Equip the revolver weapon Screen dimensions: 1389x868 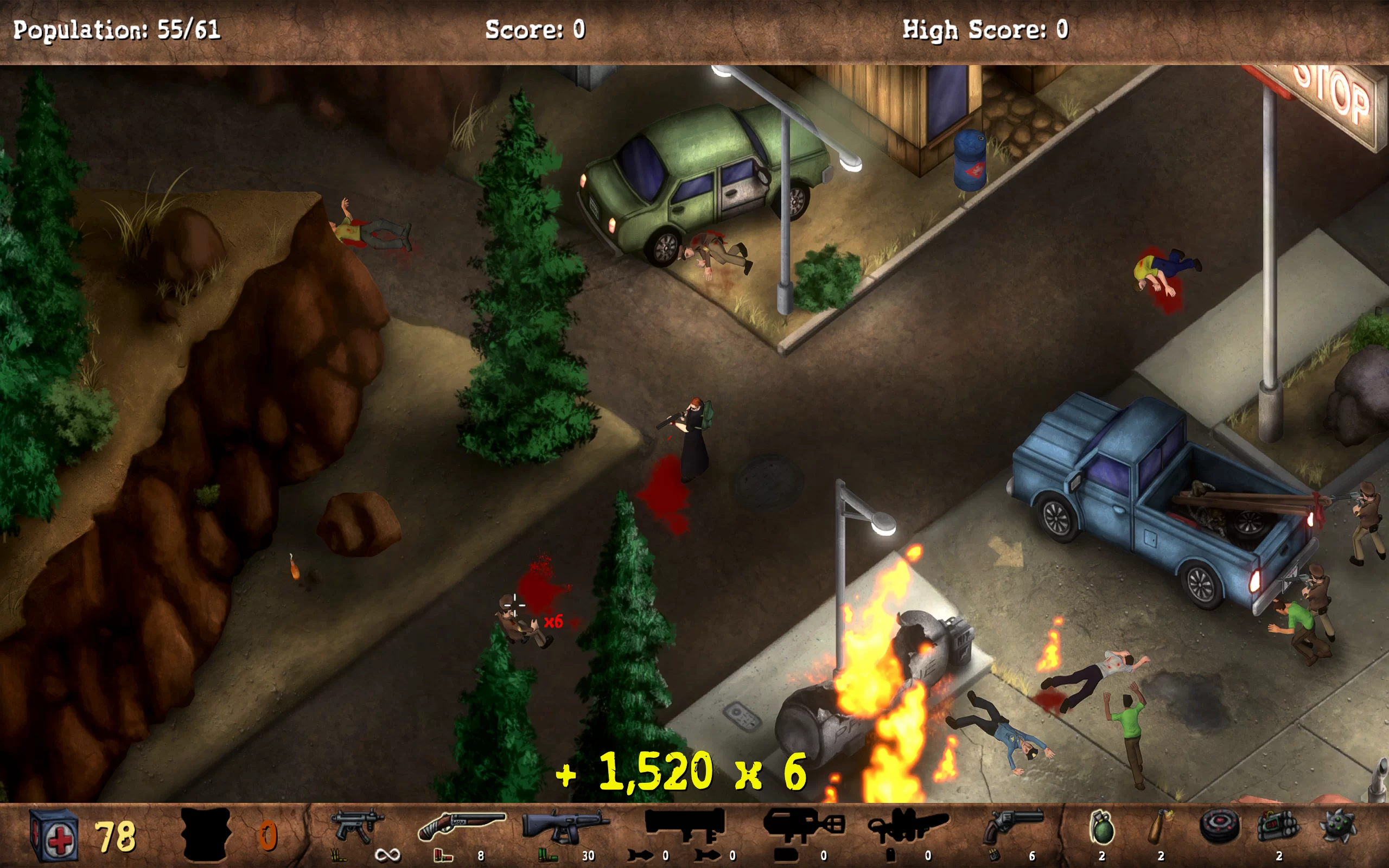[x=1012, y=827]
